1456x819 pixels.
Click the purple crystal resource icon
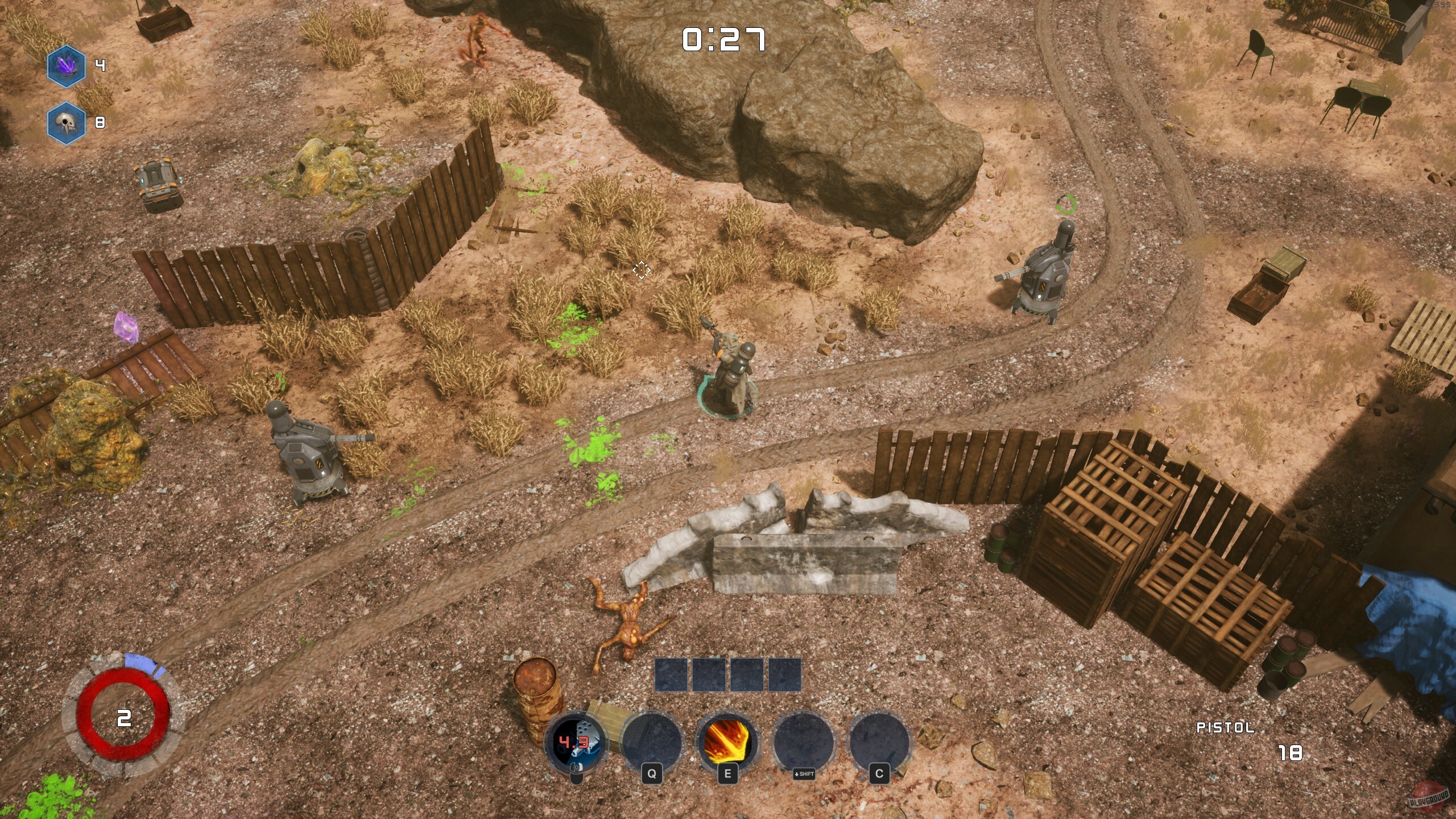coord(66,65)
